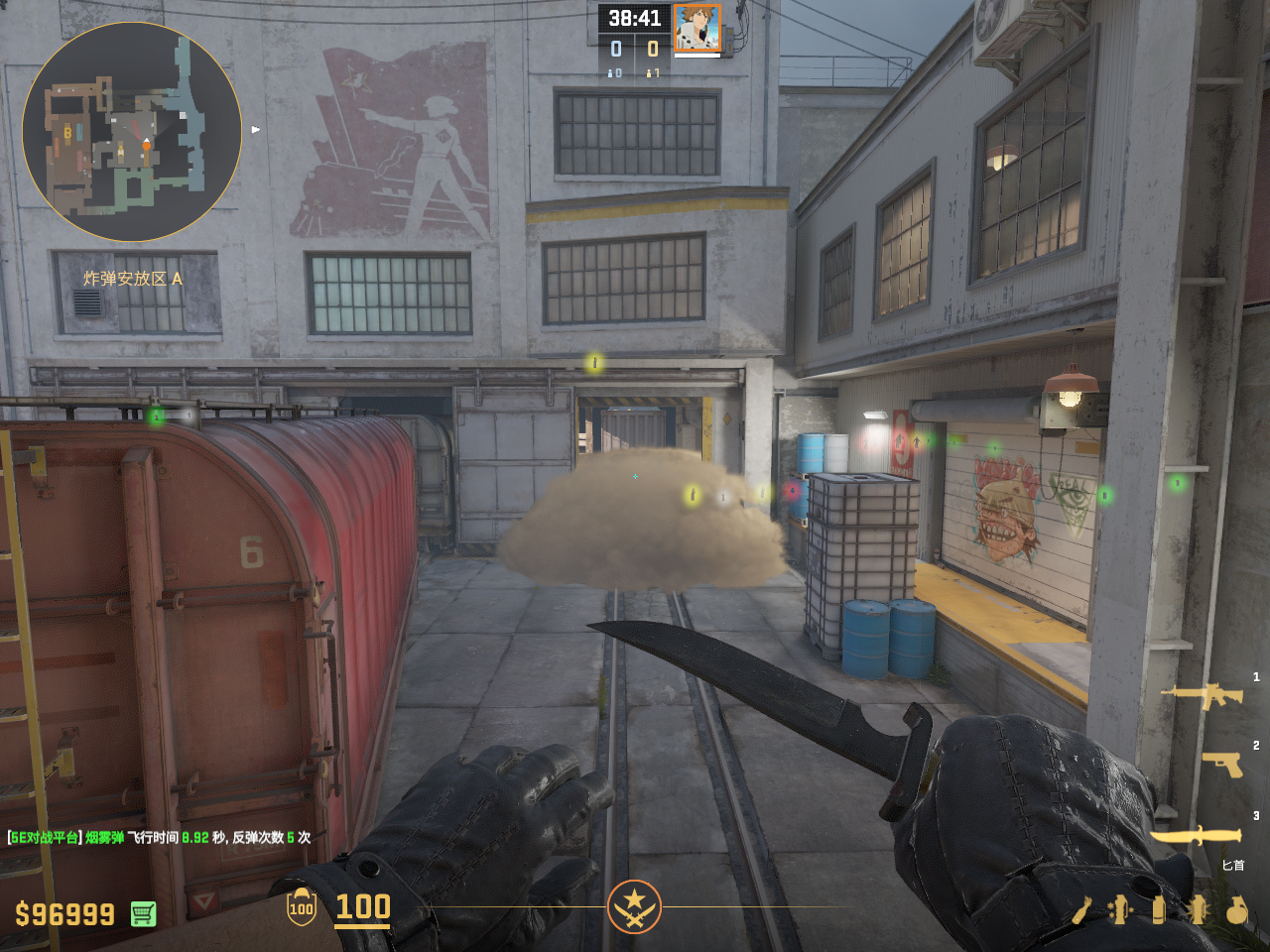Click the team emblem at bottom center
The image size is (1270, 952).
pos(634,906)
